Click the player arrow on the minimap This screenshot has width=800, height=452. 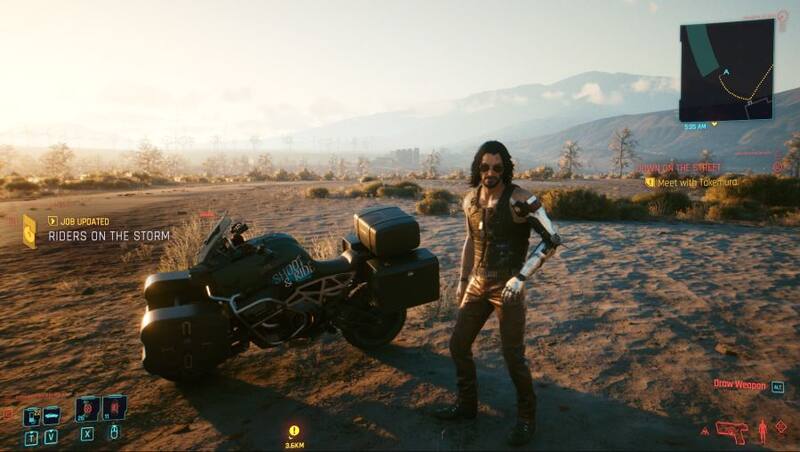727,72
